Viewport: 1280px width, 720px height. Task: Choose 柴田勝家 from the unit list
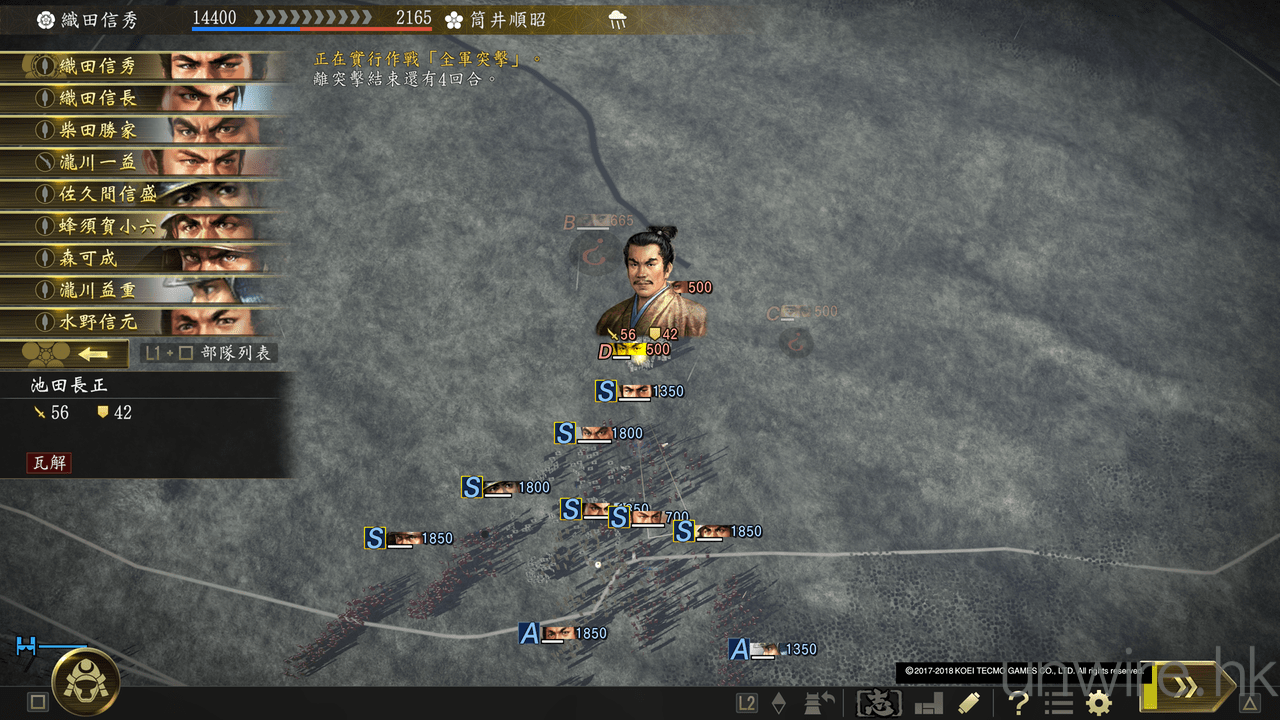pos(140,131)
